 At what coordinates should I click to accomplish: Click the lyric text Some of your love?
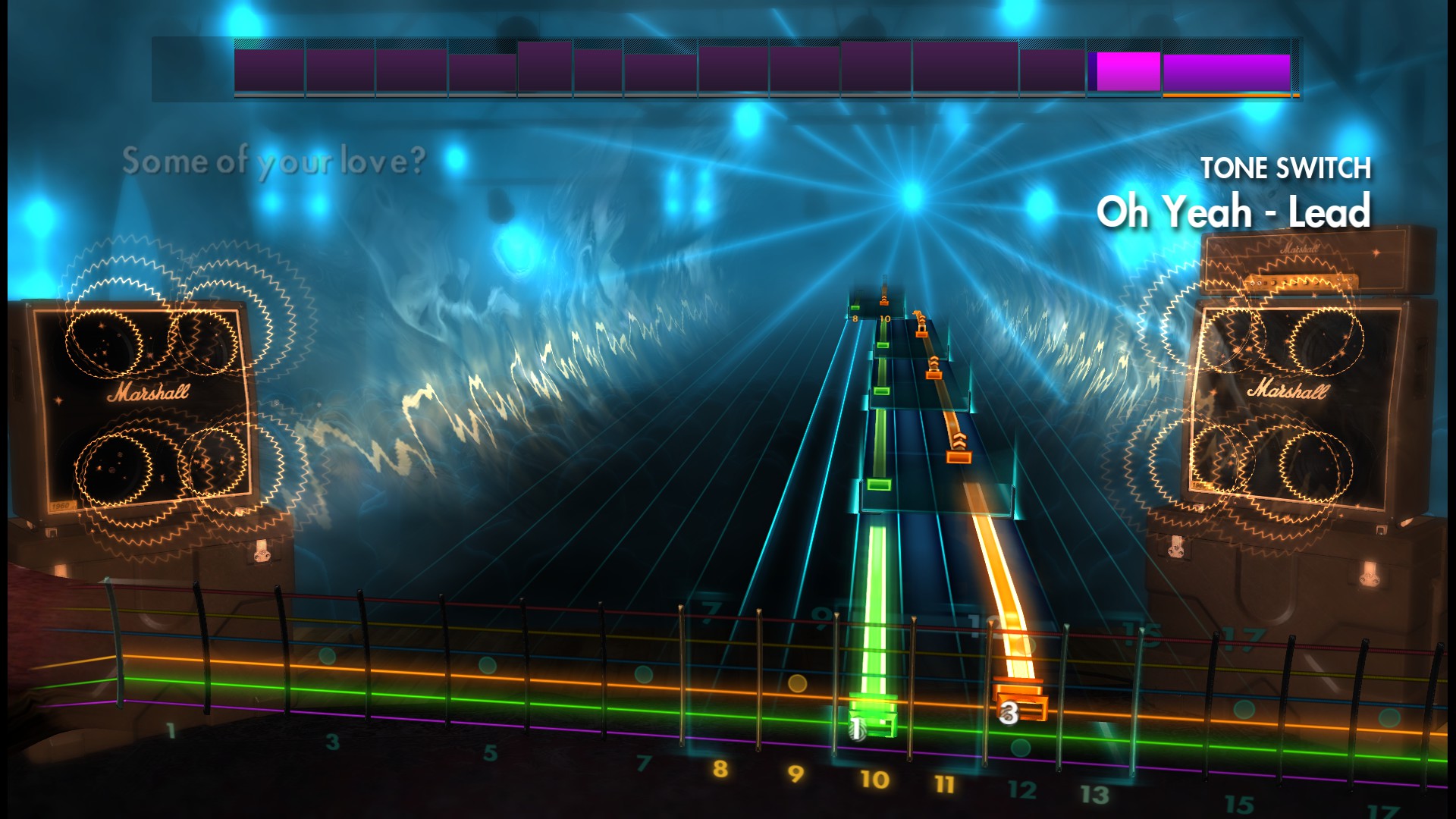click(277, 161)
